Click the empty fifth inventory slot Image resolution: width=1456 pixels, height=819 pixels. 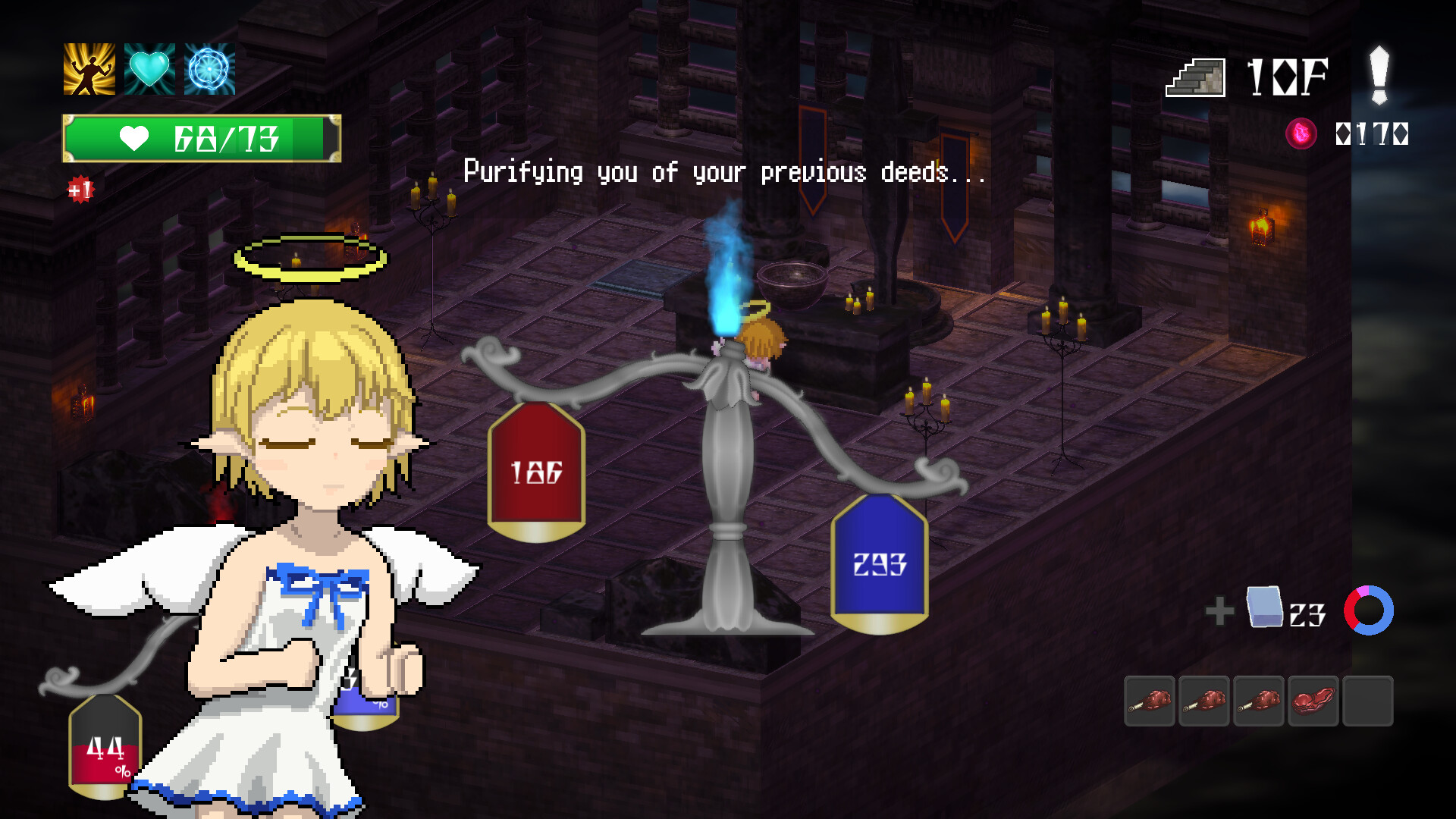[1369, 700]
